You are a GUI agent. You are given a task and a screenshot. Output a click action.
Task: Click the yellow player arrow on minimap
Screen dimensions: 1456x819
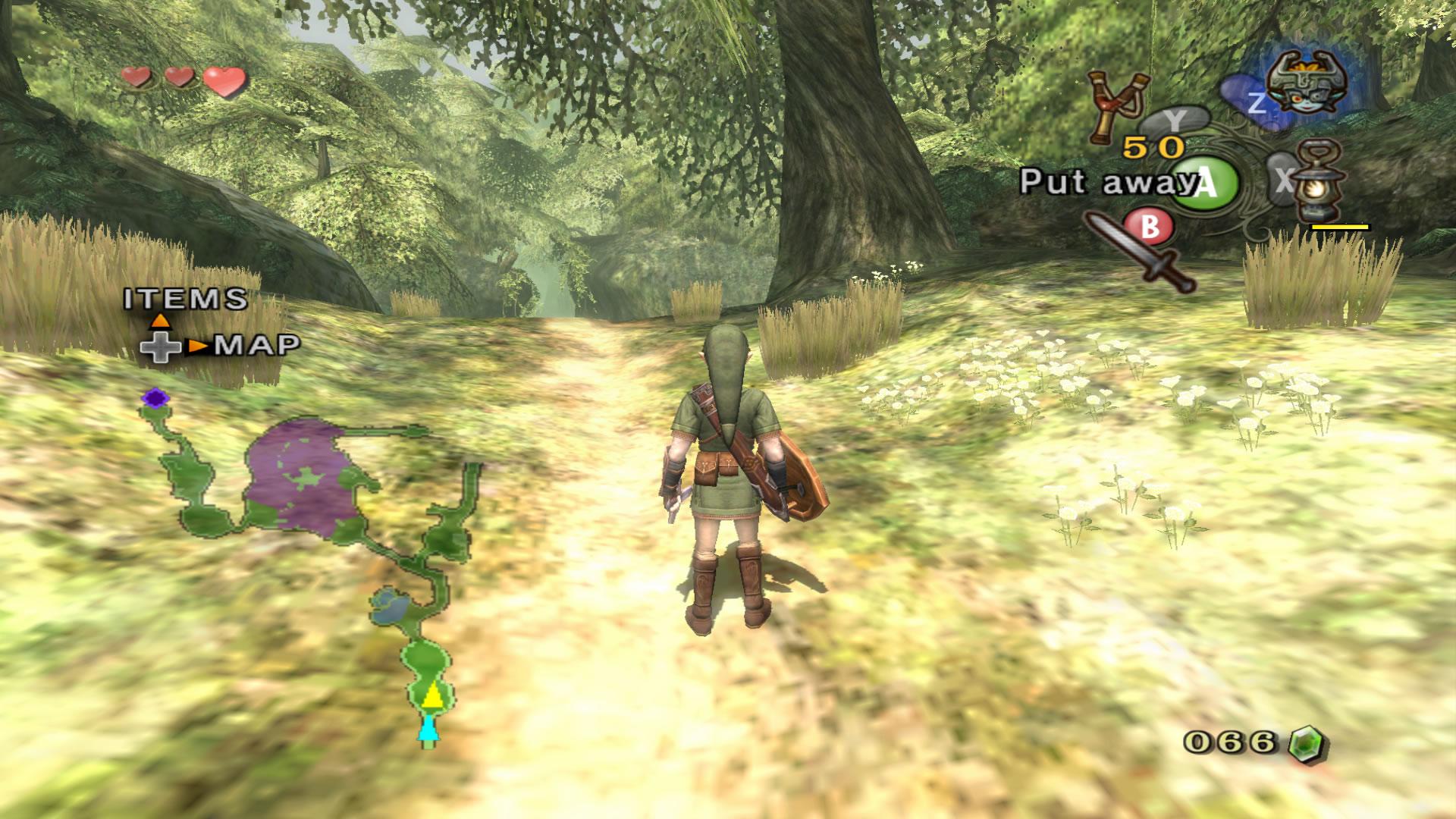[431, 695]
